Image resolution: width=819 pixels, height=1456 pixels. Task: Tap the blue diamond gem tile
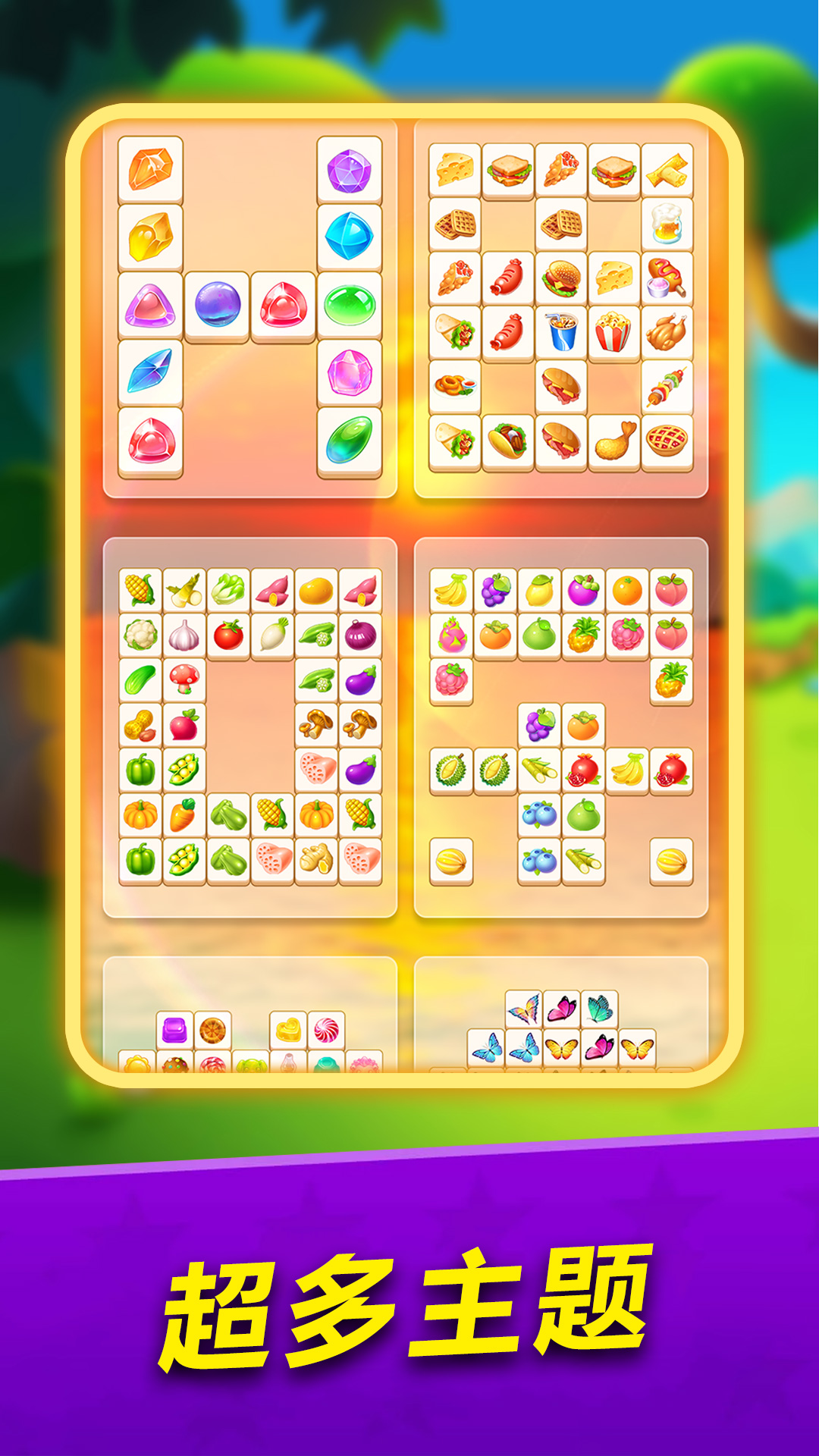click(x=349, y=237)
